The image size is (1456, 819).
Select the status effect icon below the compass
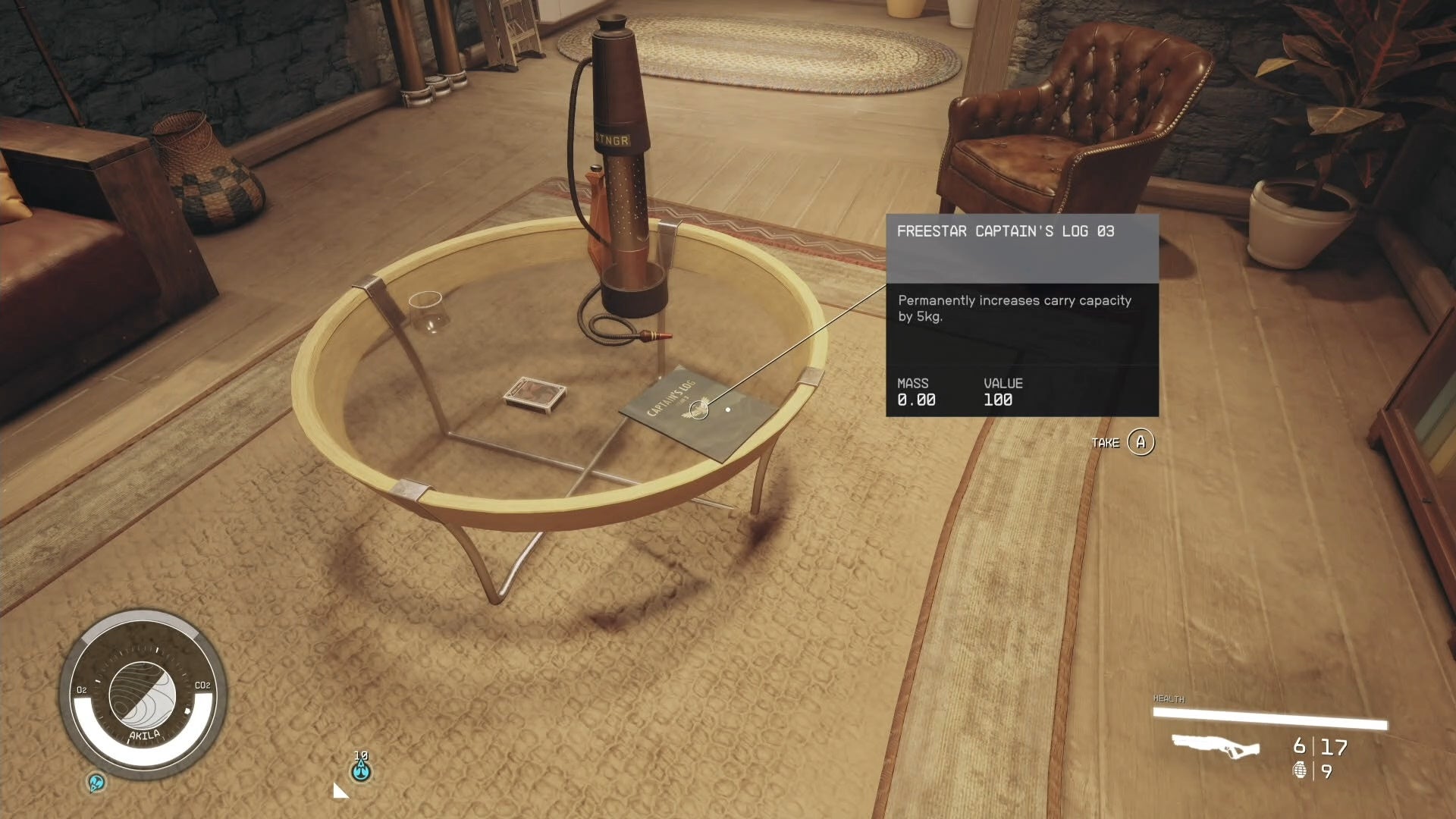click(x=96, y=782)
